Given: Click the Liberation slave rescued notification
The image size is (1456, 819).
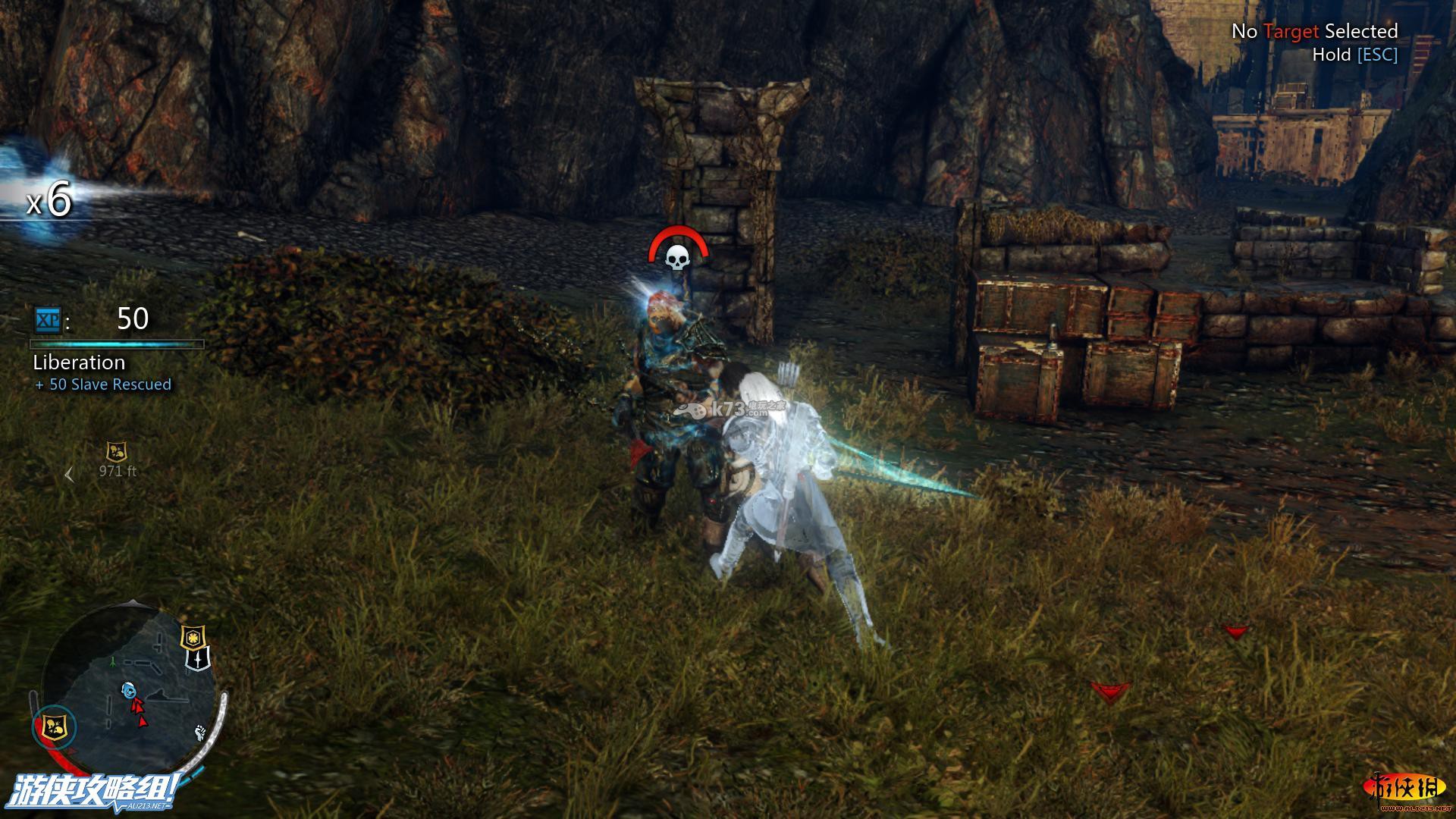Looking at the screenshot, I should point(102,372).
